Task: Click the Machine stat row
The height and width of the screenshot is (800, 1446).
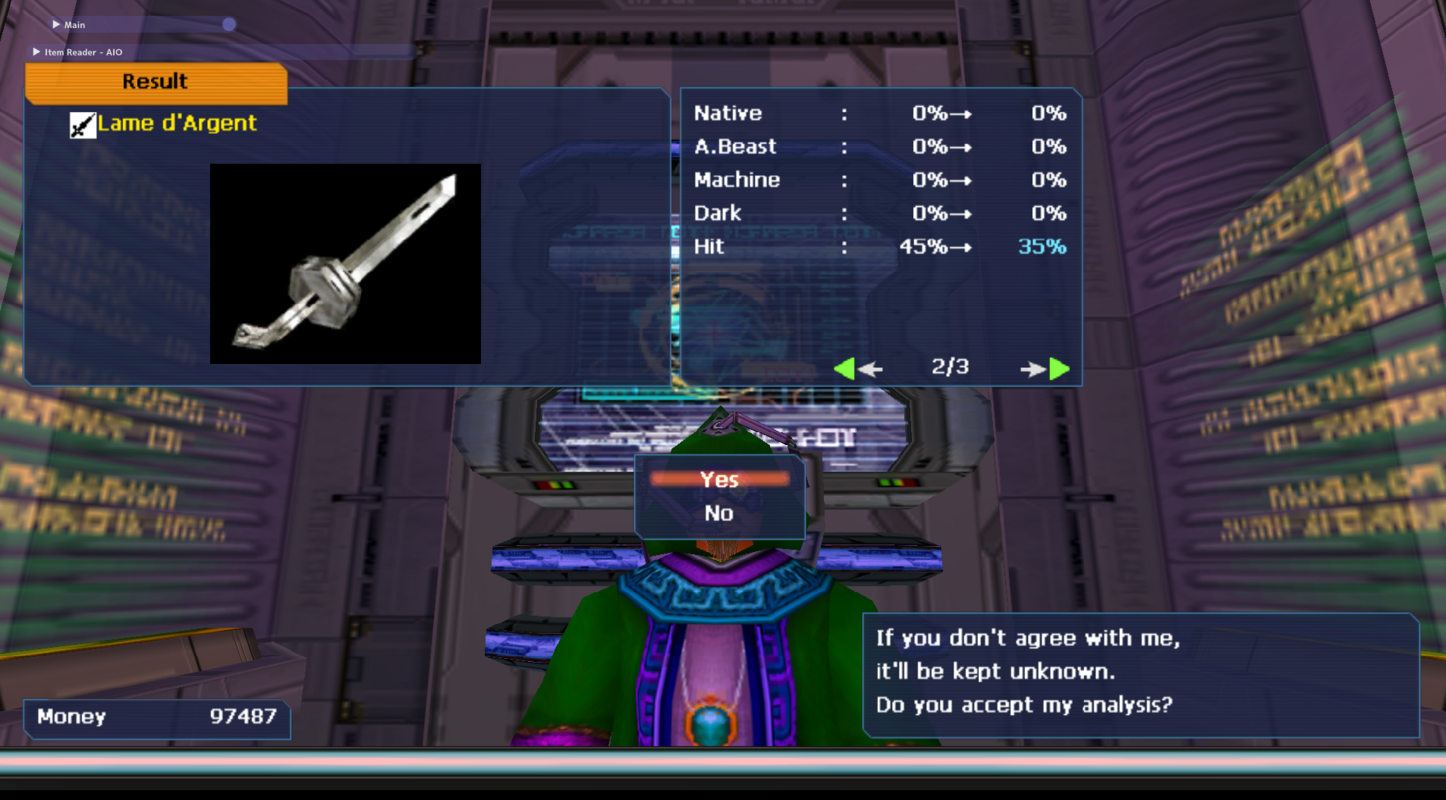Action: pos(735,180)
